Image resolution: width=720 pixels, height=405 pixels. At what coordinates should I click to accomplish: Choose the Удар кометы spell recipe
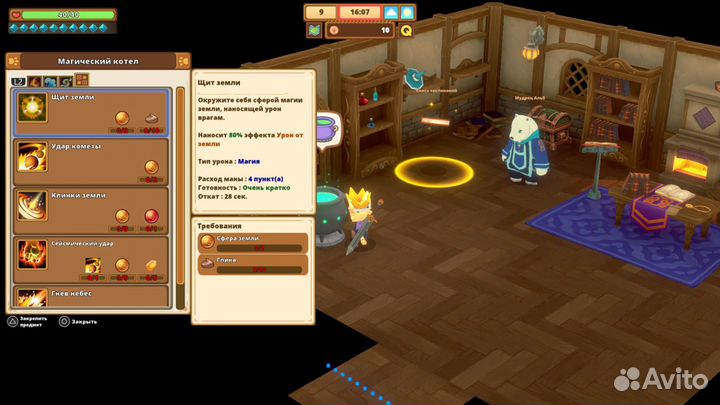(91, 159)
